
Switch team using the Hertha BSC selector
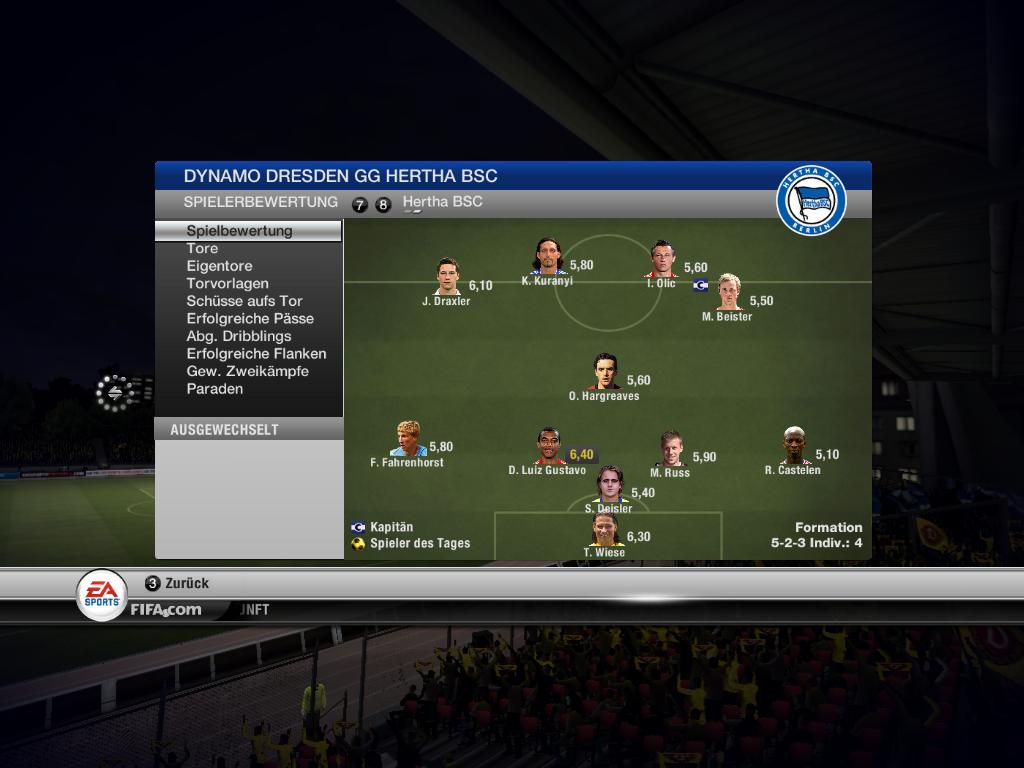coord(442,202)
